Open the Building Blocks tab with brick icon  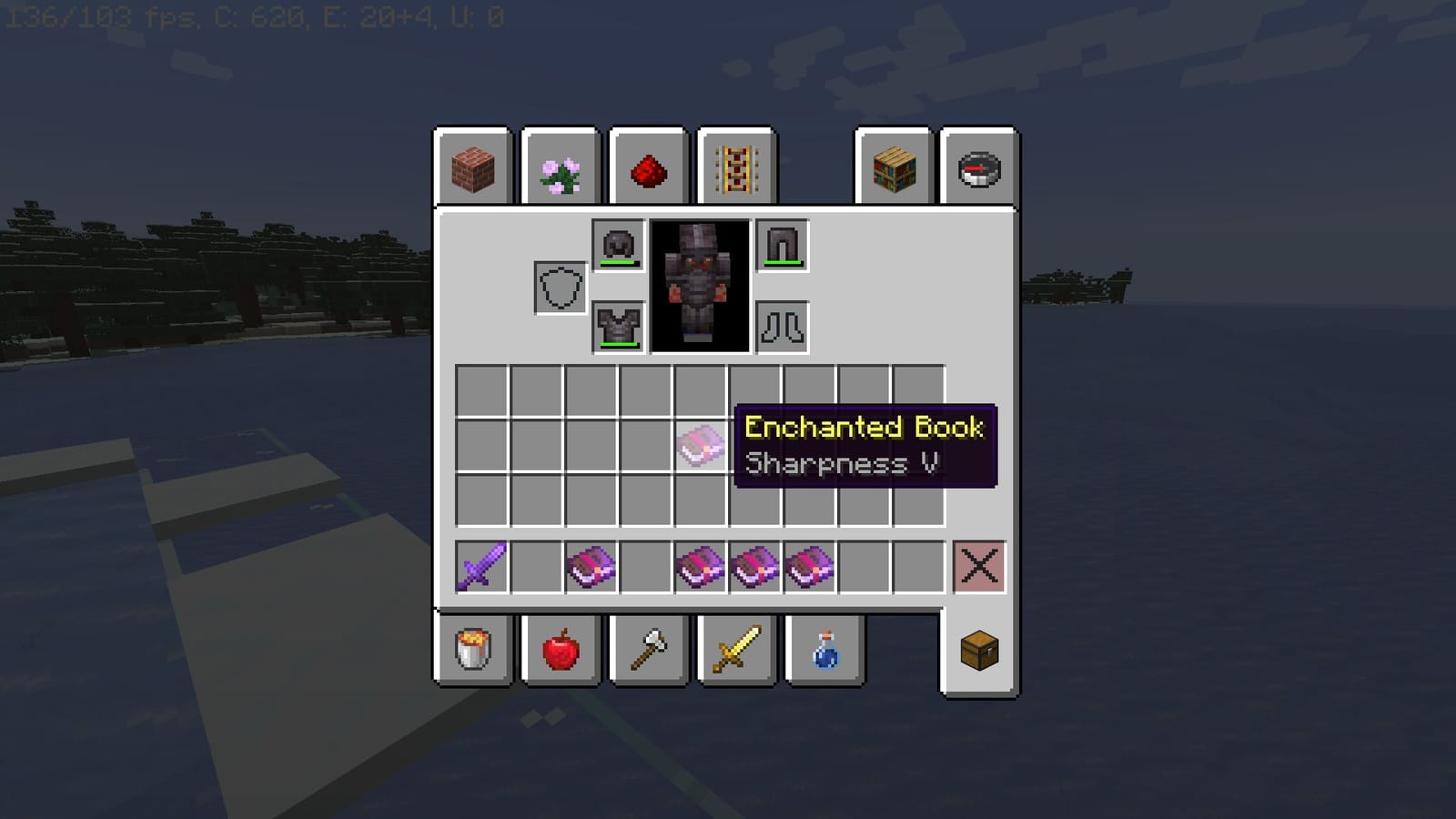tap(474, 168)
